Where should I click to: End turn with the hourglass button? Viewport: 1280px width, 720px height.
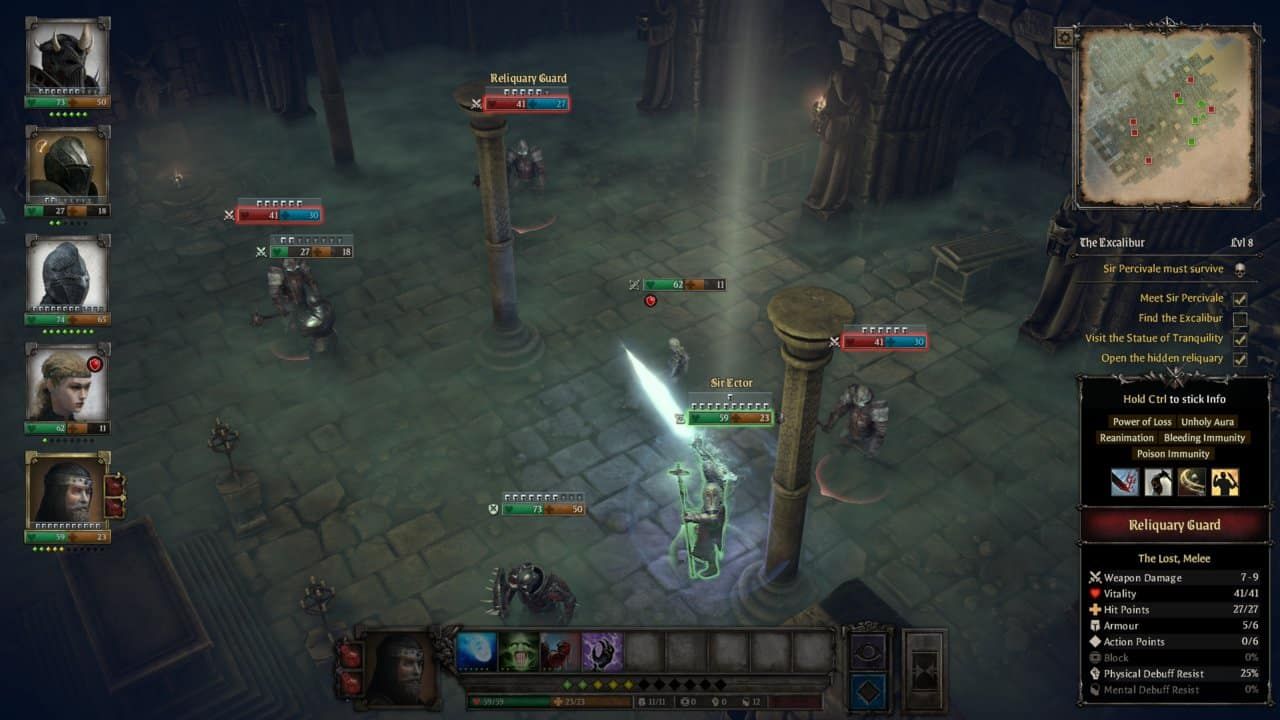pos(924,670)
